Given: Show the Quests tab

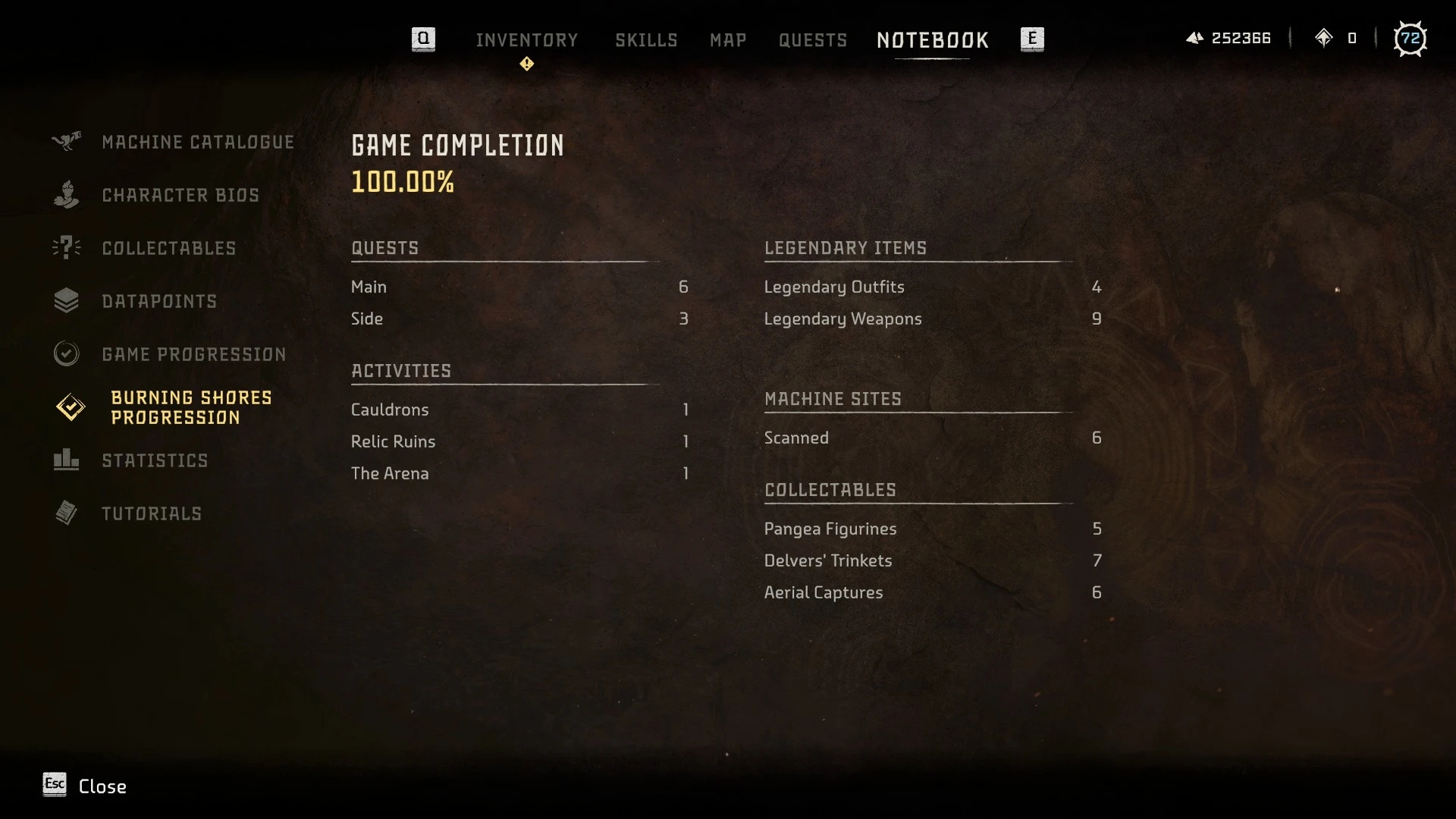Looking at the screenshot, I should [x=813, y=40].
